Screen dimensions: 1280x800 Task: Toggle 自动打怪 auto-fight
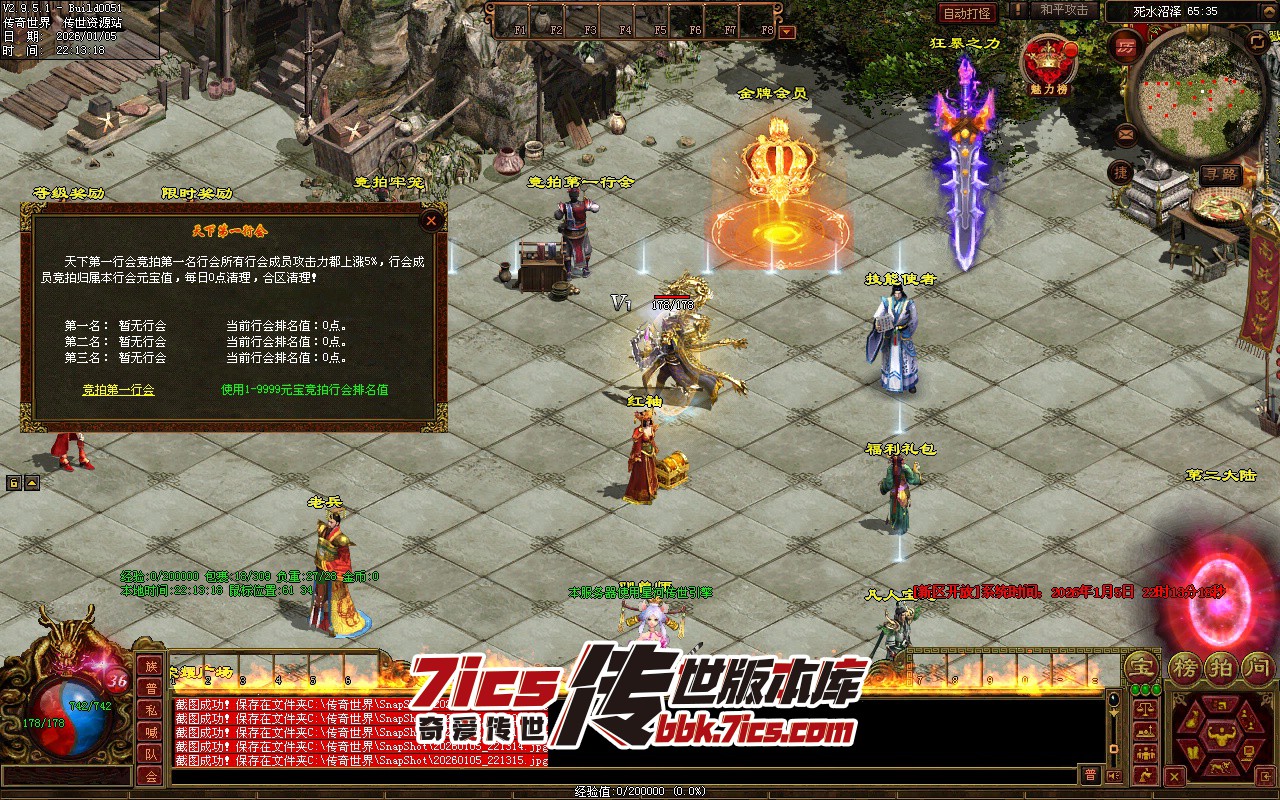point(967,13)
